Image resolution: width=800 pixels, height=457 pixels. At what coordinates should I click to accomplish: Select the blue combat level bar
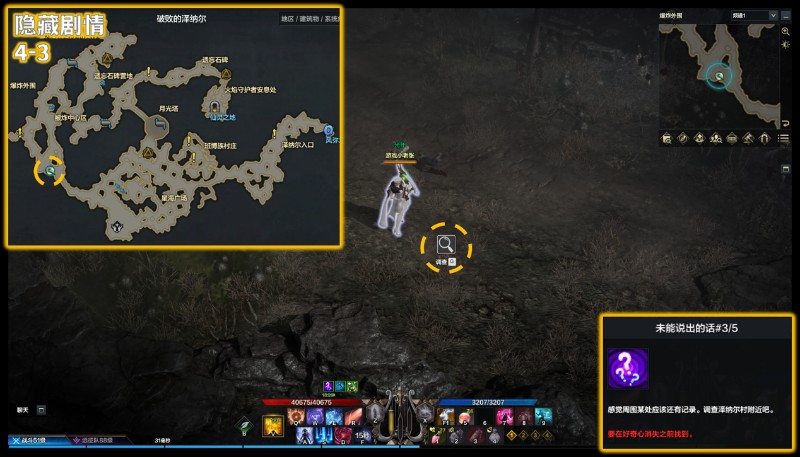(33, 440)
